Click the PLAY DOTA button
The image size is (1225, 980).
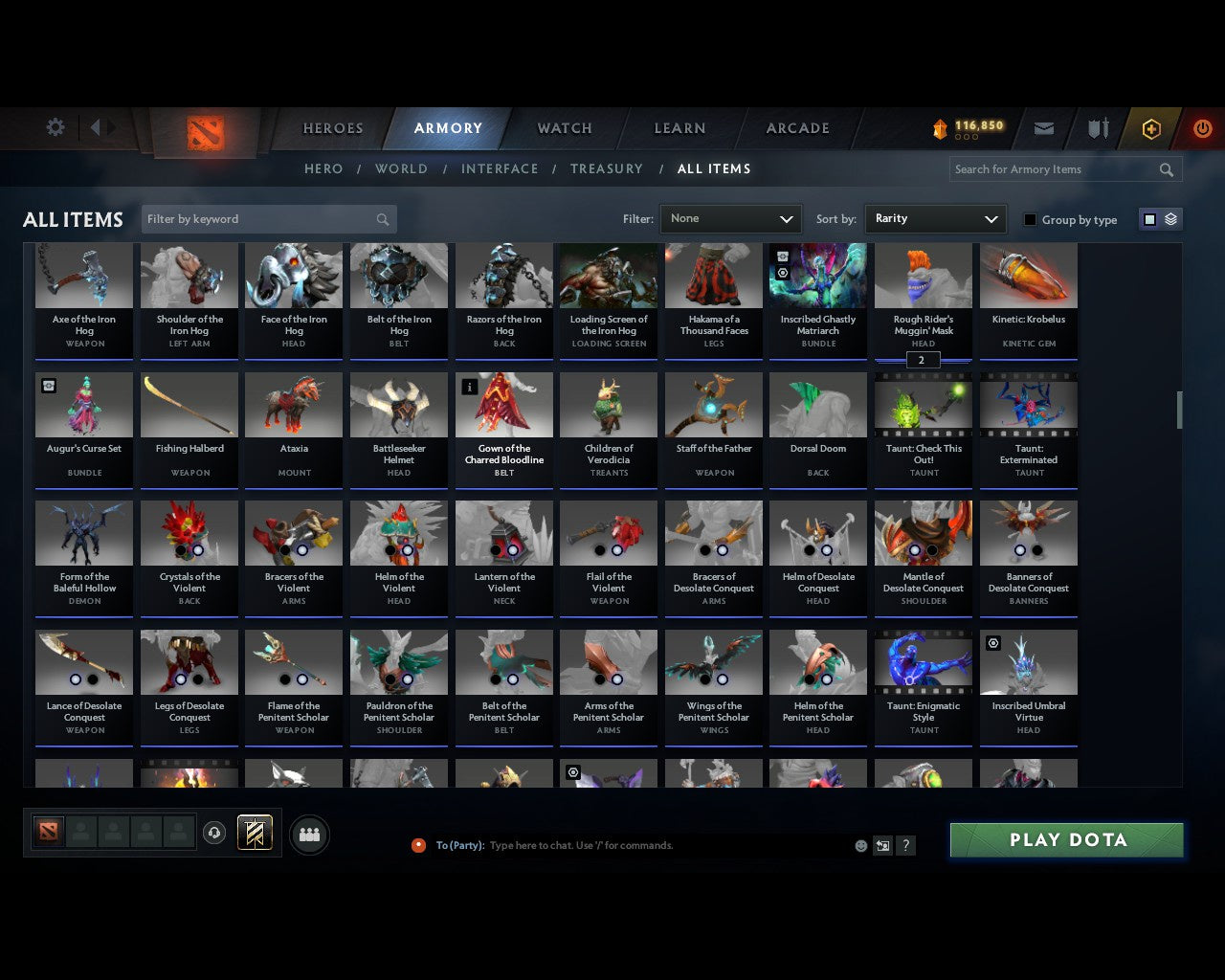pos(1066,839)
